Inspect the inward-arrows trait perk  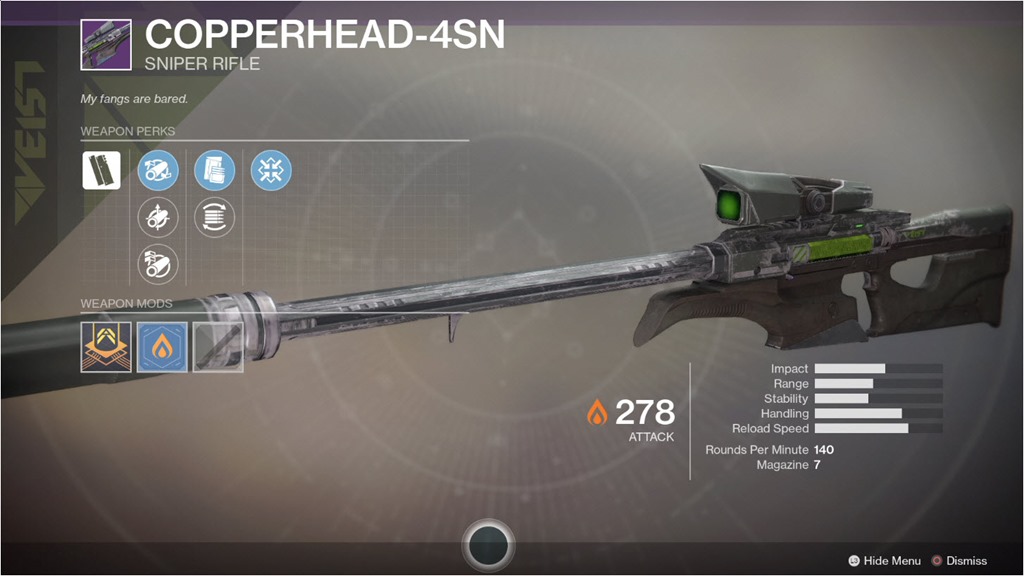pyautogui.click(x=271, y=170)
